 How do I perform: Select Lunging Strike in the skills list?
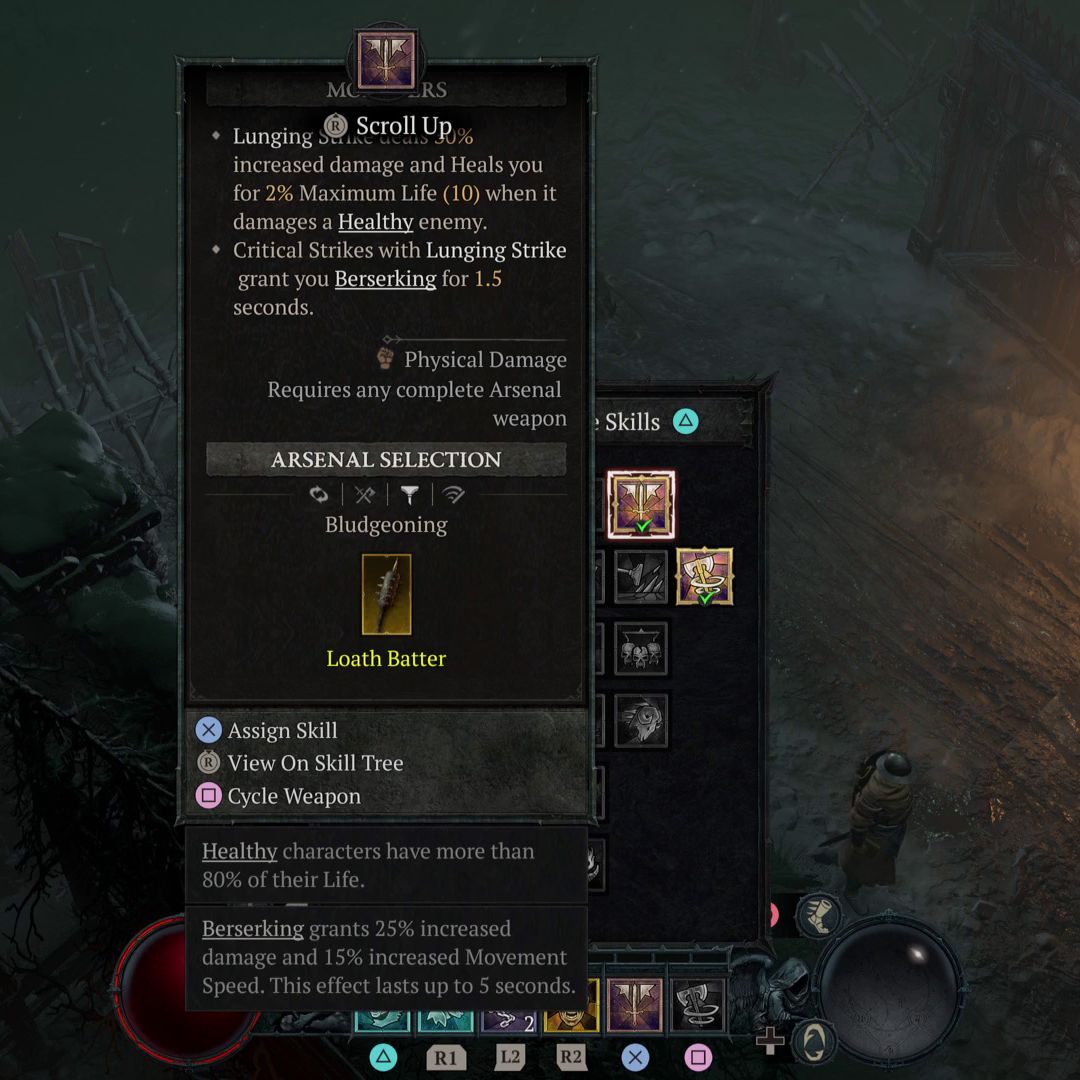[641, 505]
